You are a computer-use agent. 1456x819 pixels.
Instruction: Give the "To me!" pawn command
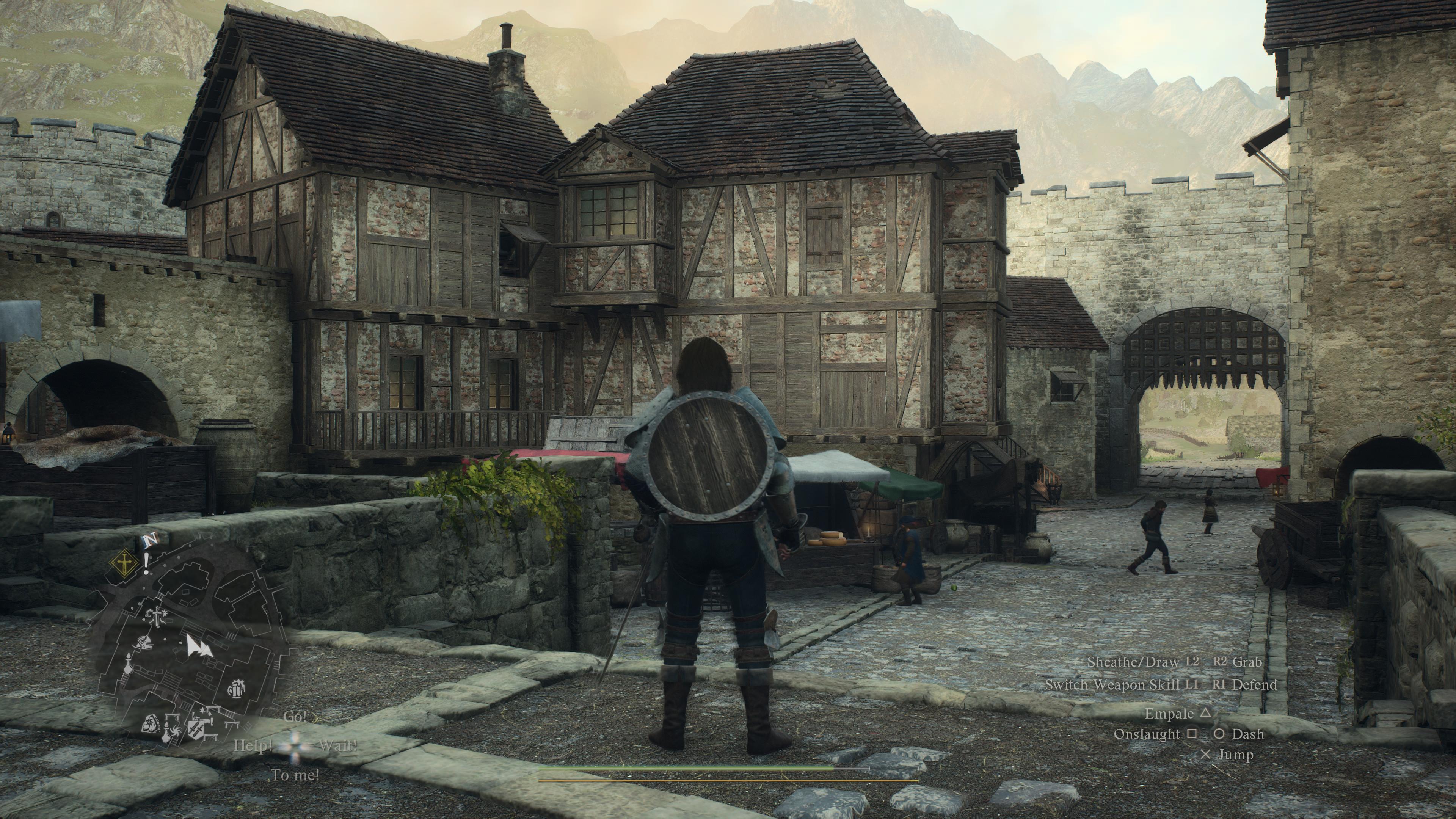pos(295,775)
